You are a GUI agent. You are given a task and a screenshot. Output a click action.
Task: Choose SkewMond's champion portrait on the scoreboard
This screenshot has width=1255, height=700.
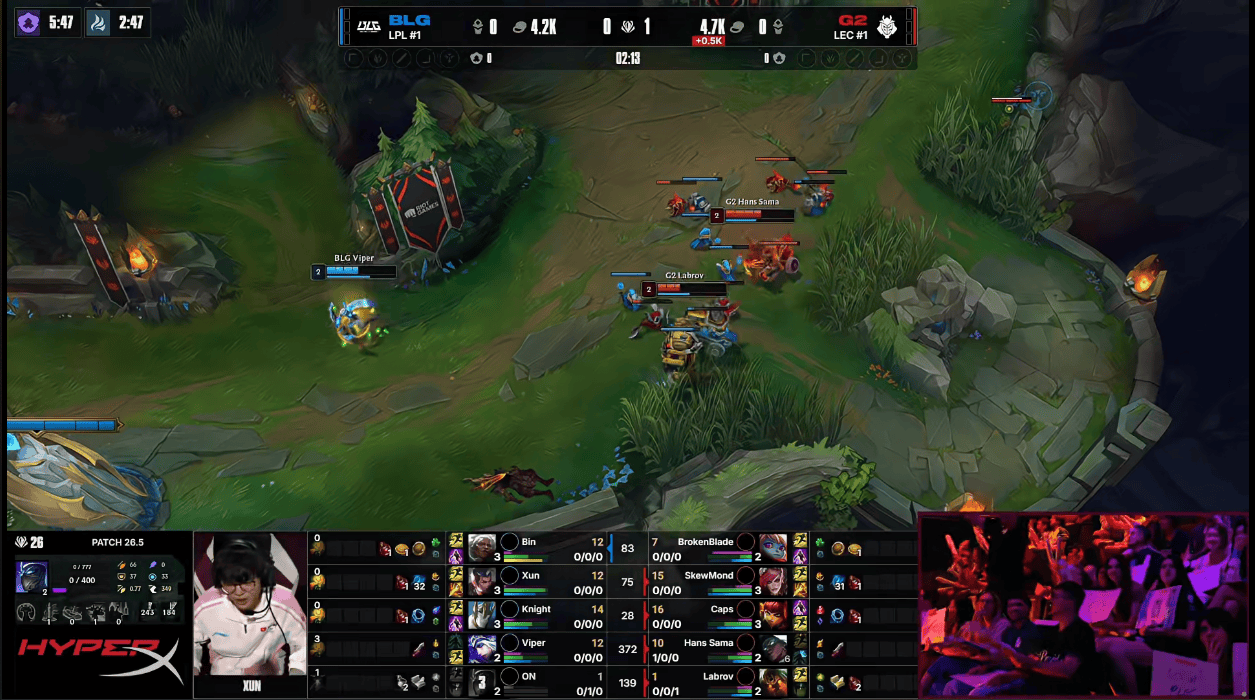tap(771, 581)
